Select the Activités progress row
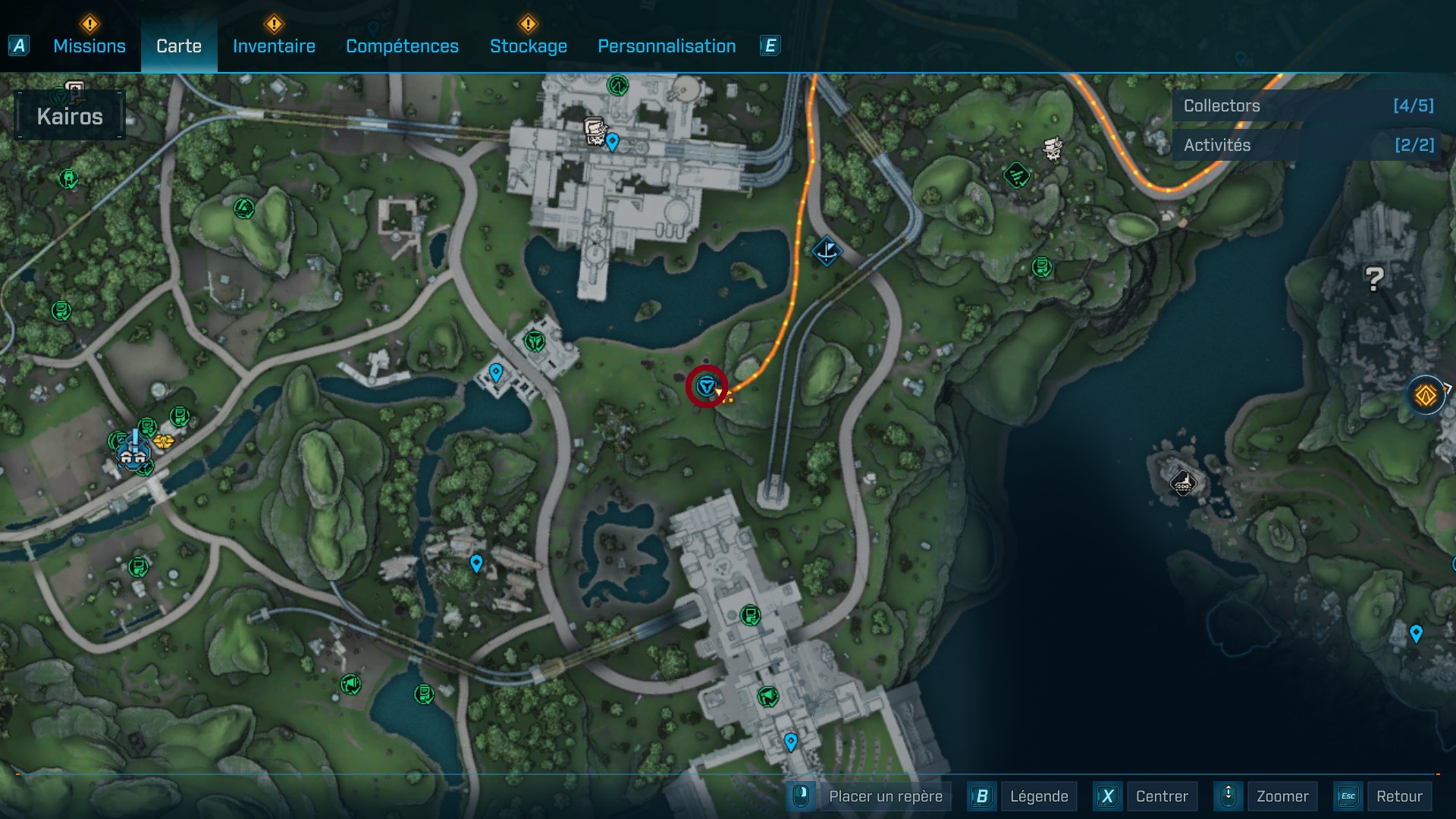The height and width of the screenshot is (819, 1456). coord(1307,145)
